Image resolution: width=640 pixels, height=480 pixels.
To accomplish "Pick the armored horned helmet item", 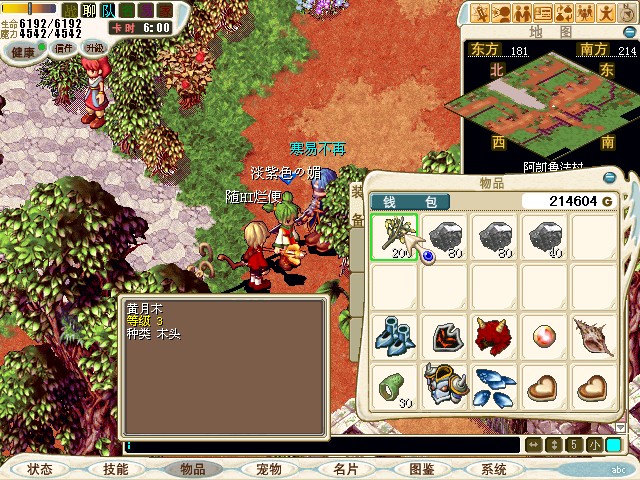I will tap(444, 385).
